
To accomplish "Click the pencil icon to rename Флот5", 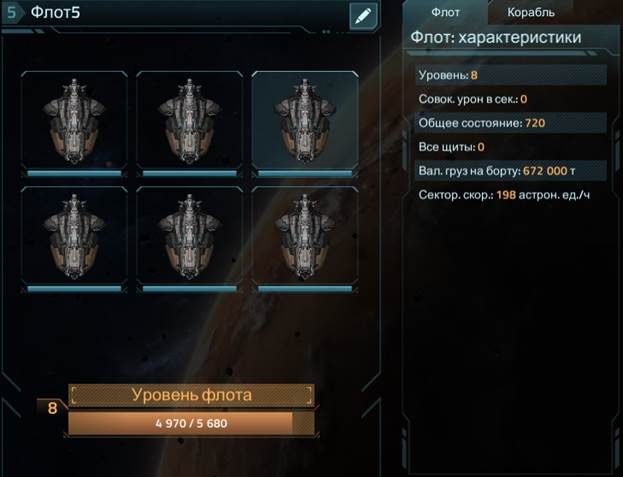I will tap(362, 16).
